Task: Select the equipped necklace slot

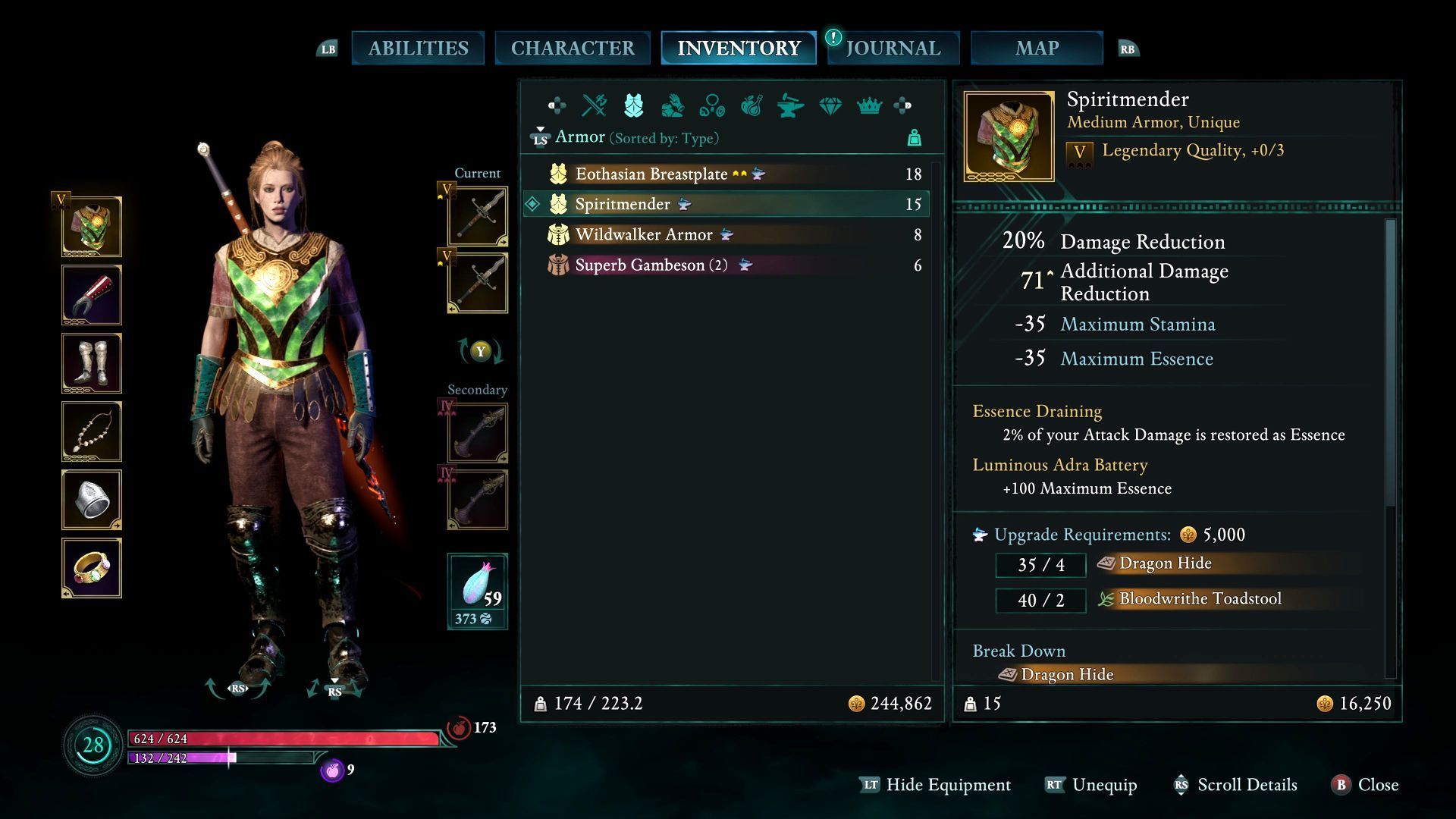Action: [92, 431]
